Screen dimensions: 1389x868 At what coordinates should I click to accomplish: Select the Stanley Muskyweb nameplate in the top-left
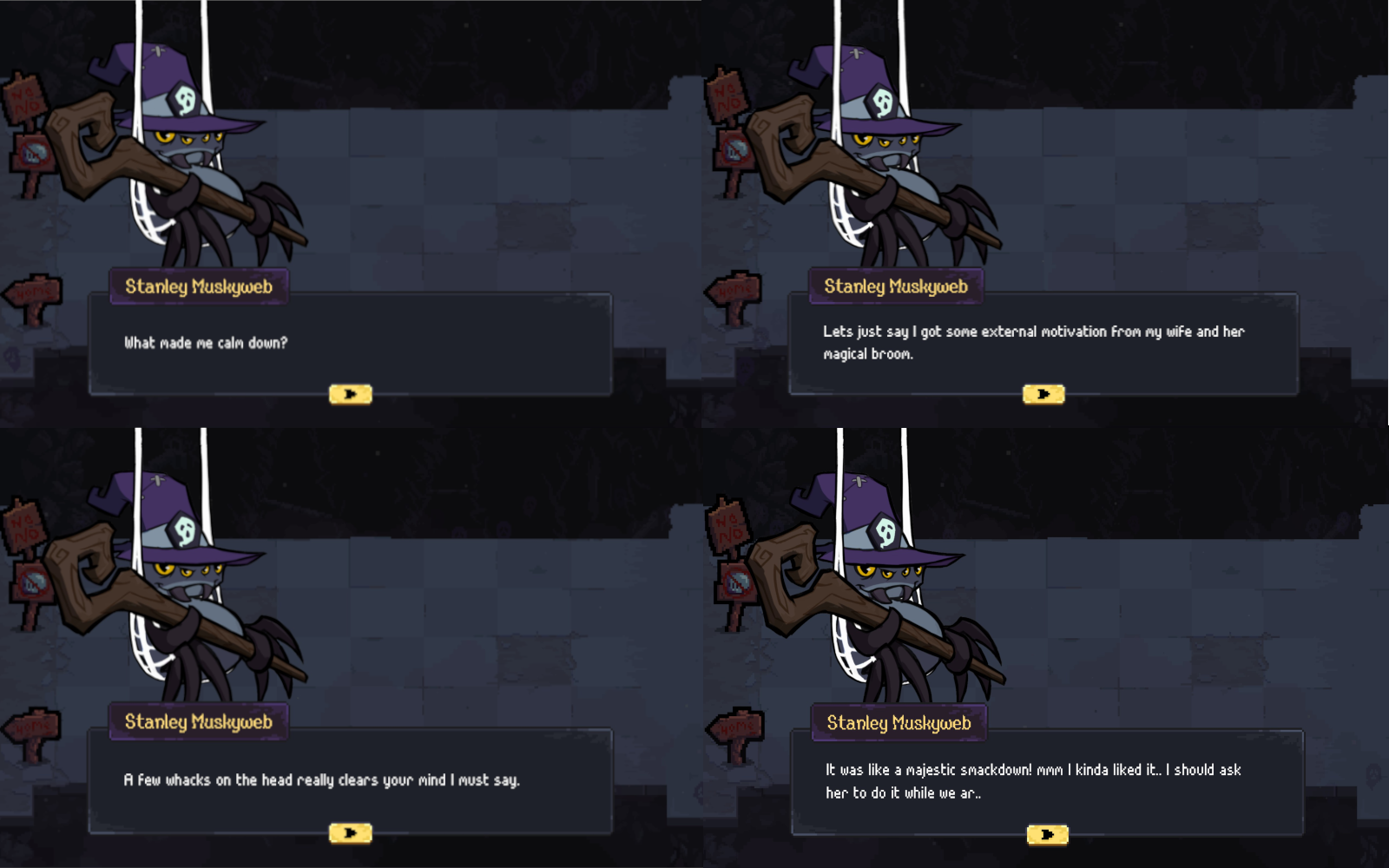[198, 286]
